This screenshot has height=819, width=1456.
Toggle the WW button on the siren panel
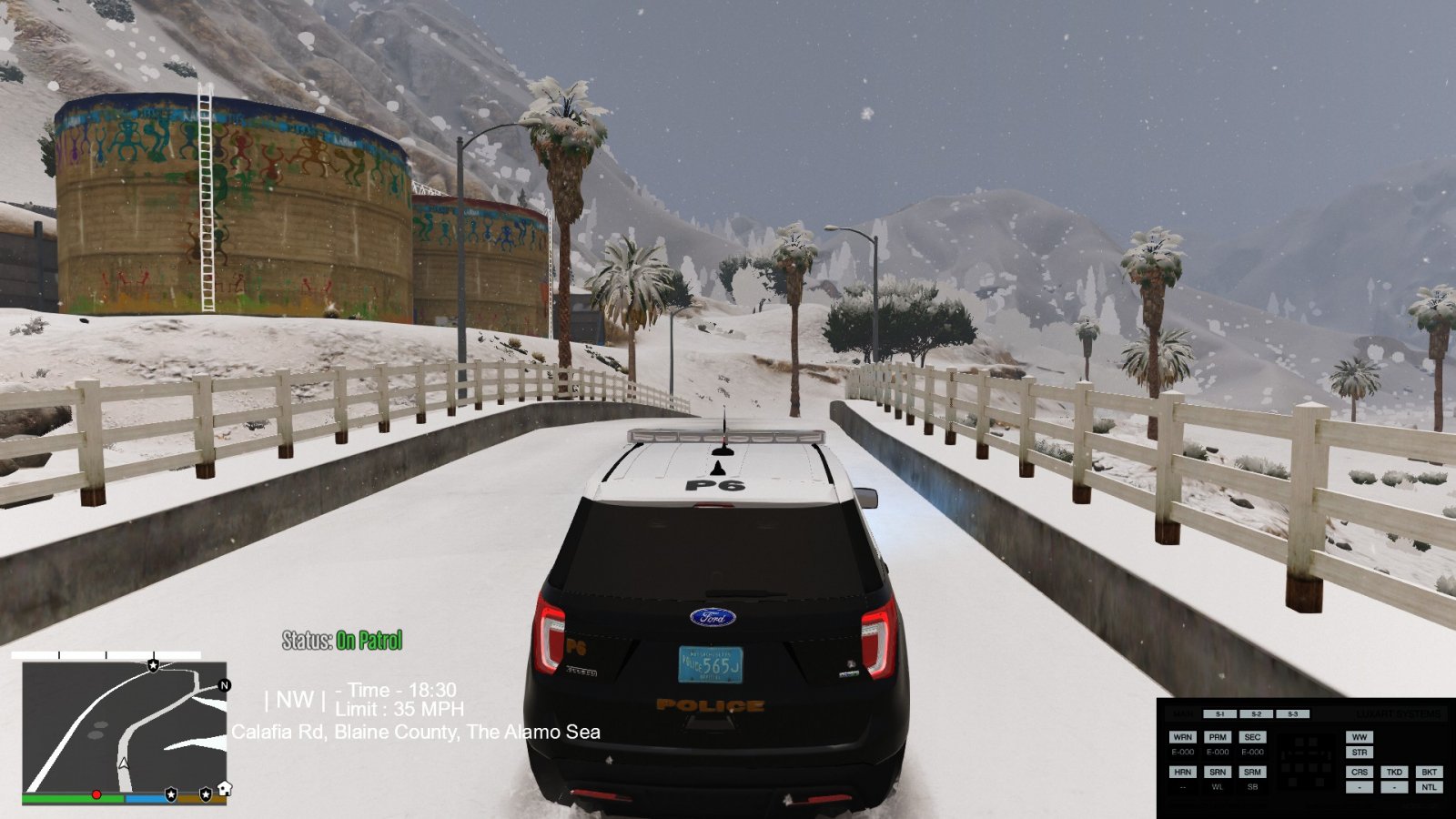[x=1359, y=737]
